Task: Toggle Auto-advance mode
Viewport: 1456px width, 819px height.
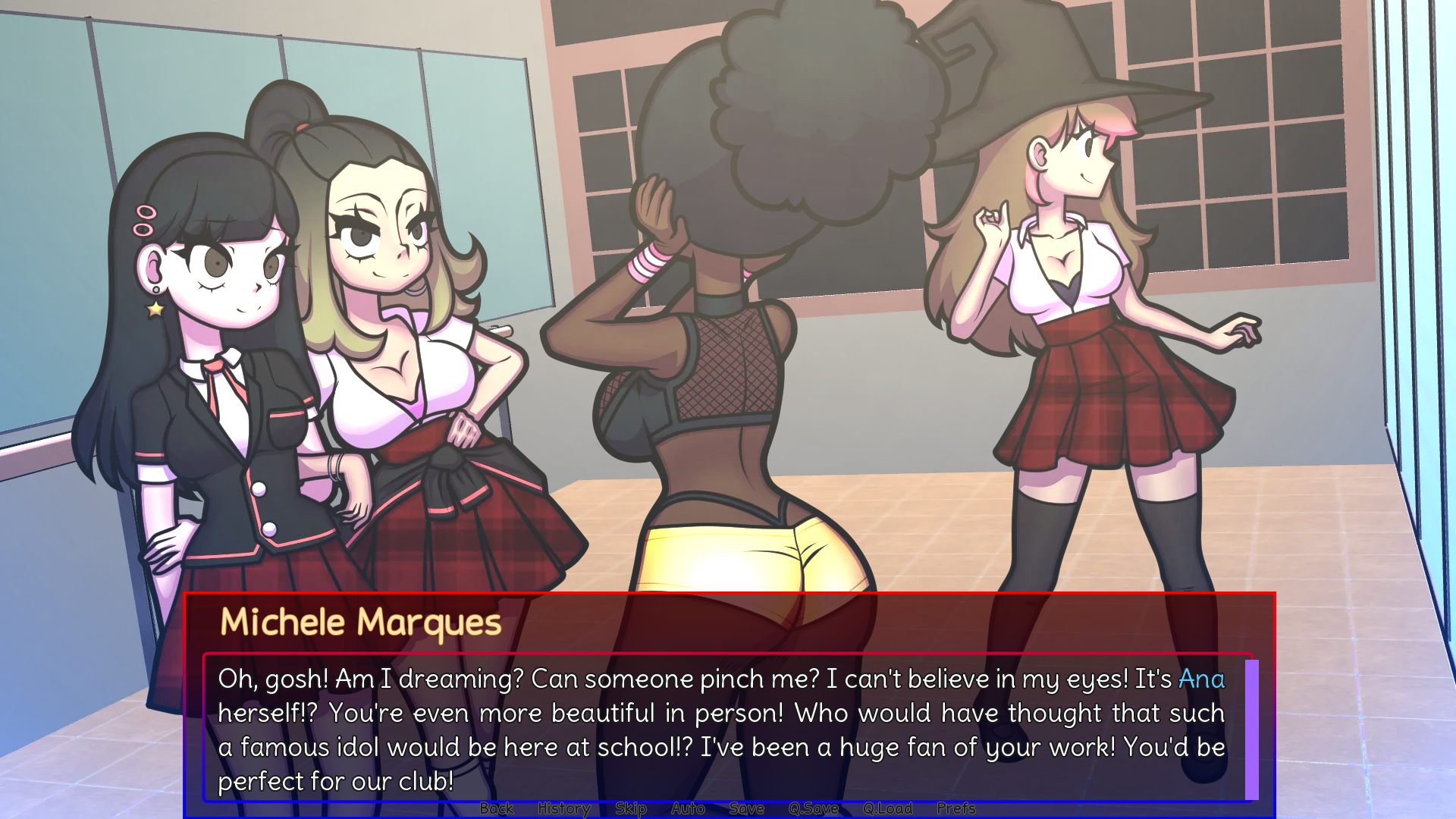Action: coord(688,808)
